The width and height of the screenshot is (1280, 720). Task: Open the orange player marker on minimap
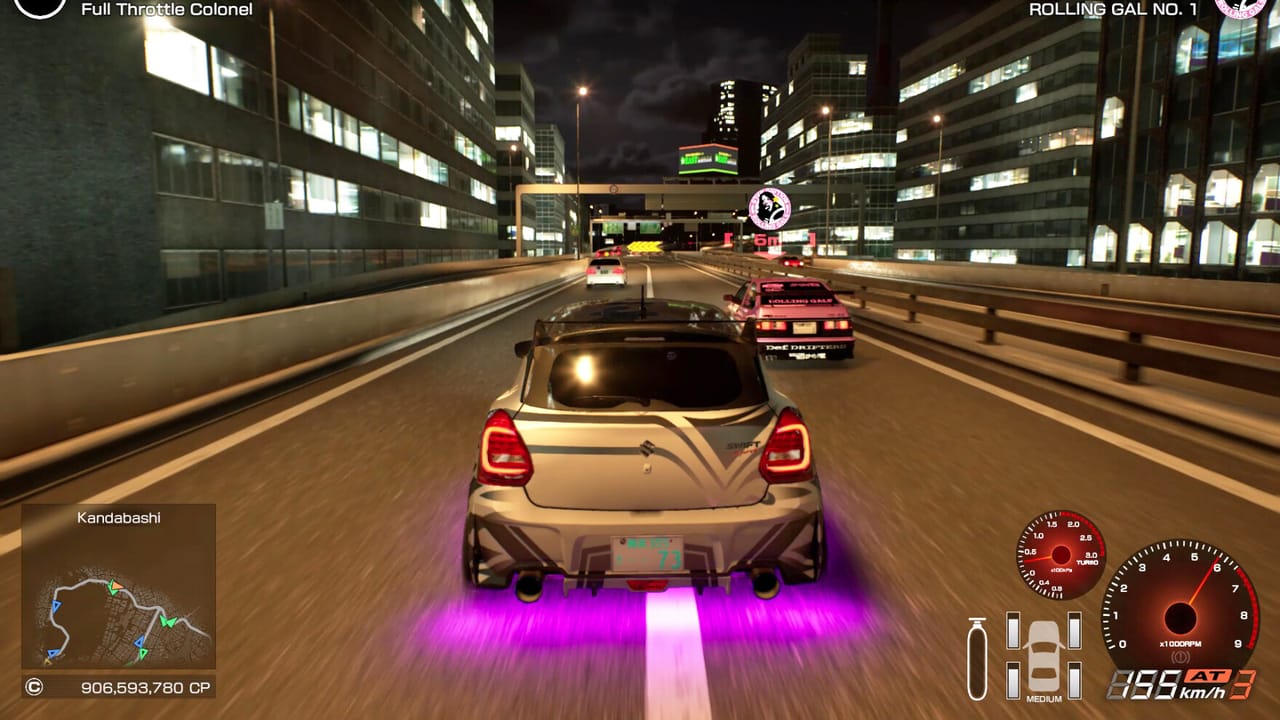[116, 585]
